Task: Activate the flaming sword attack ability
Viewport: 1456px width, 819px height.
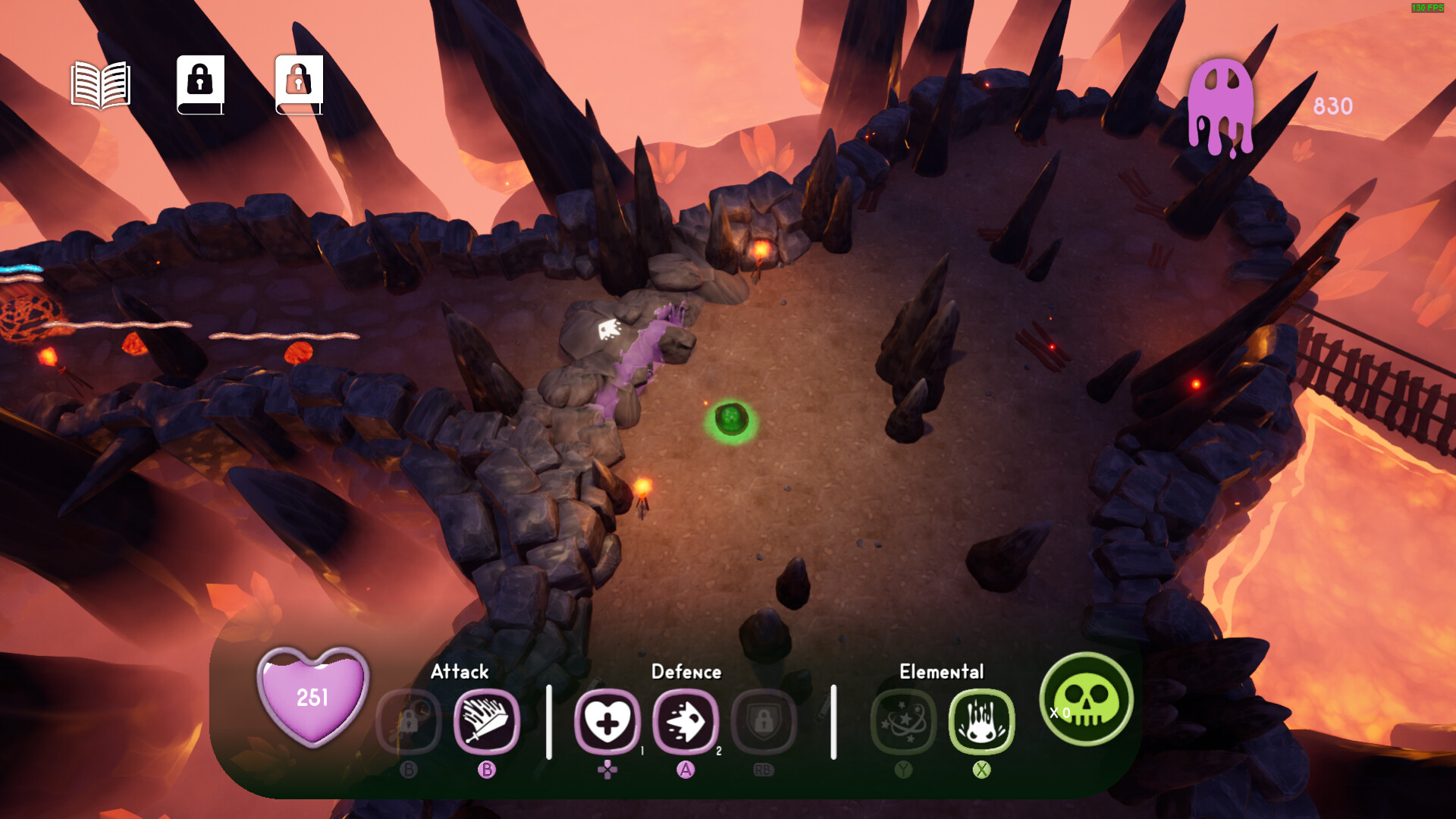Action: point(487,721)
